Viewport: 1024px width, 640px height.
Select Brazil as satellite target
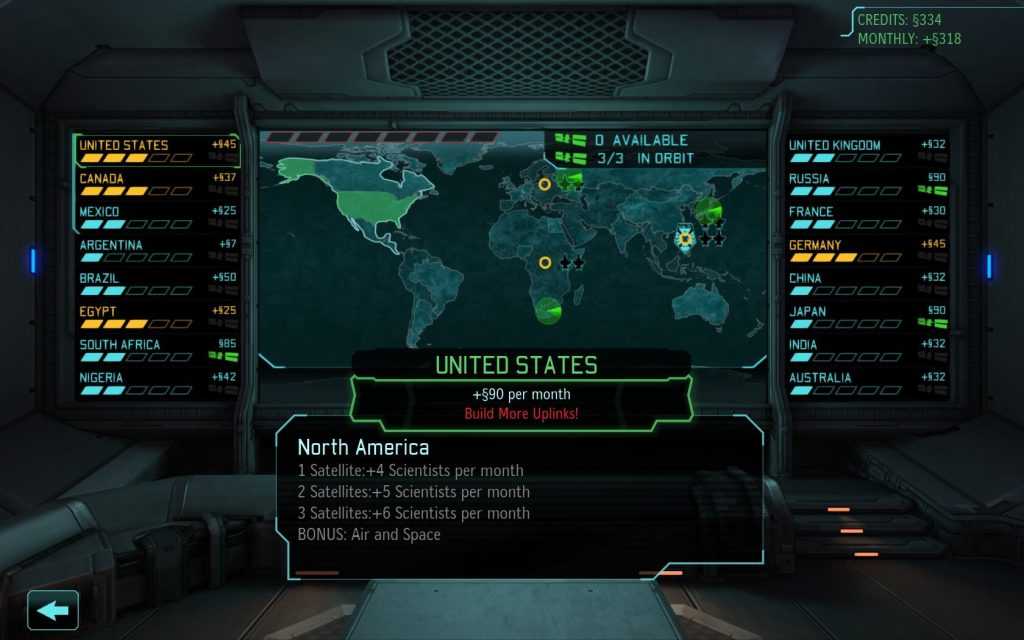click(157, 283)
